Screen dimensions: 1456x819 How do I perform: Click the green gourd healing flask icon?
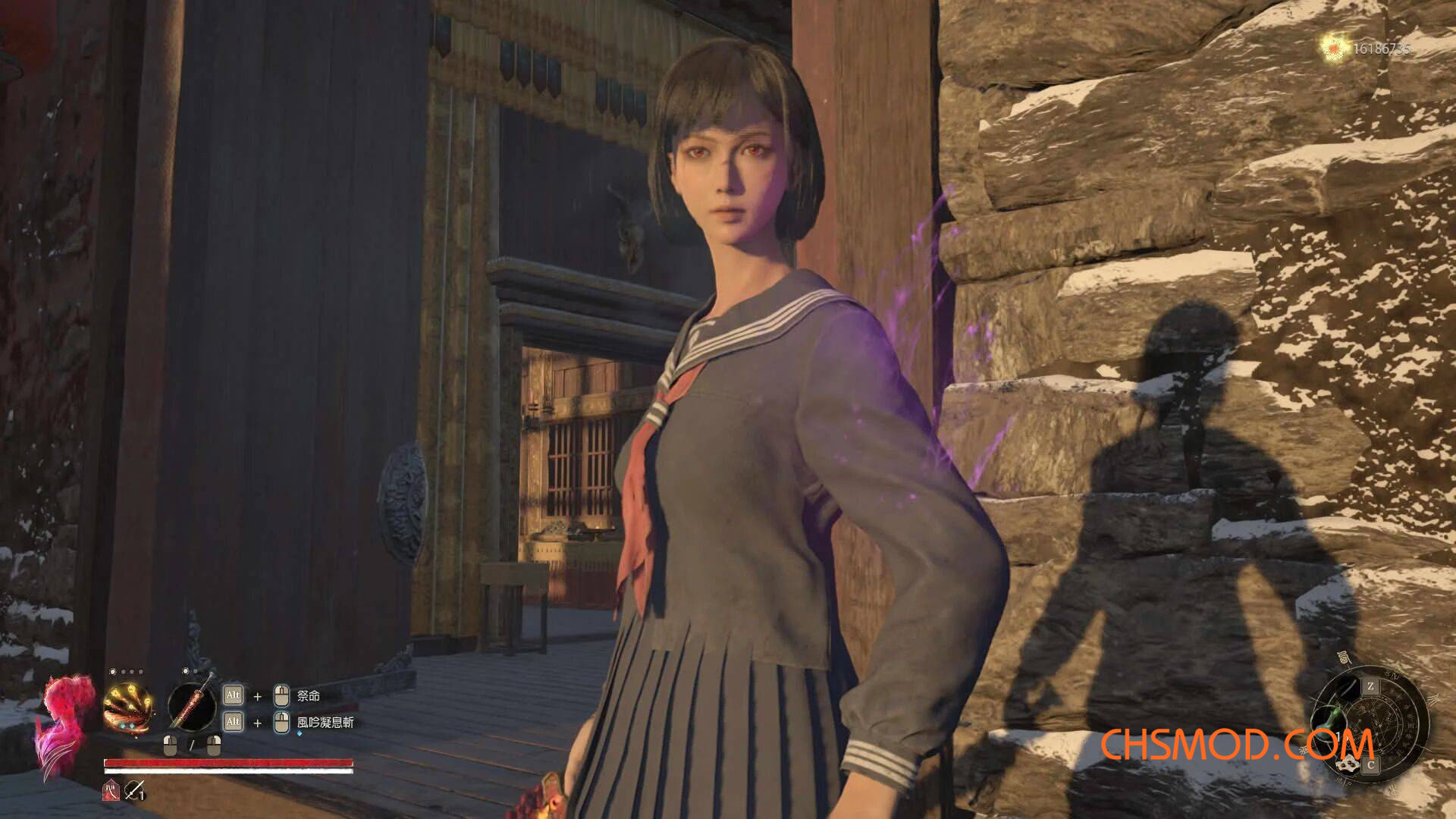coord(1329,720)
